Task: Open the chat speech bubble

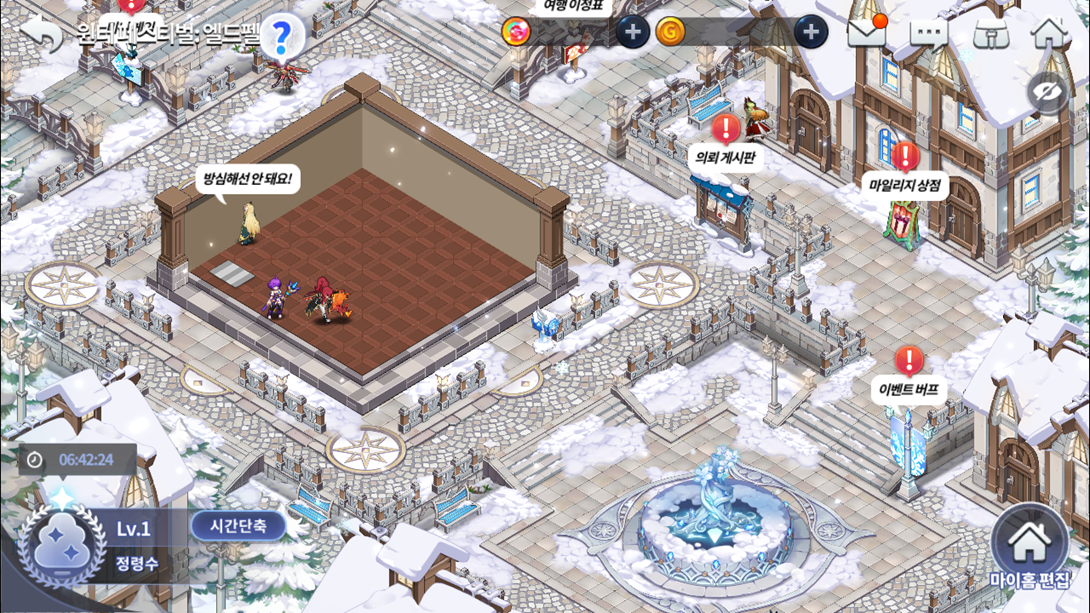Action: 928,35
